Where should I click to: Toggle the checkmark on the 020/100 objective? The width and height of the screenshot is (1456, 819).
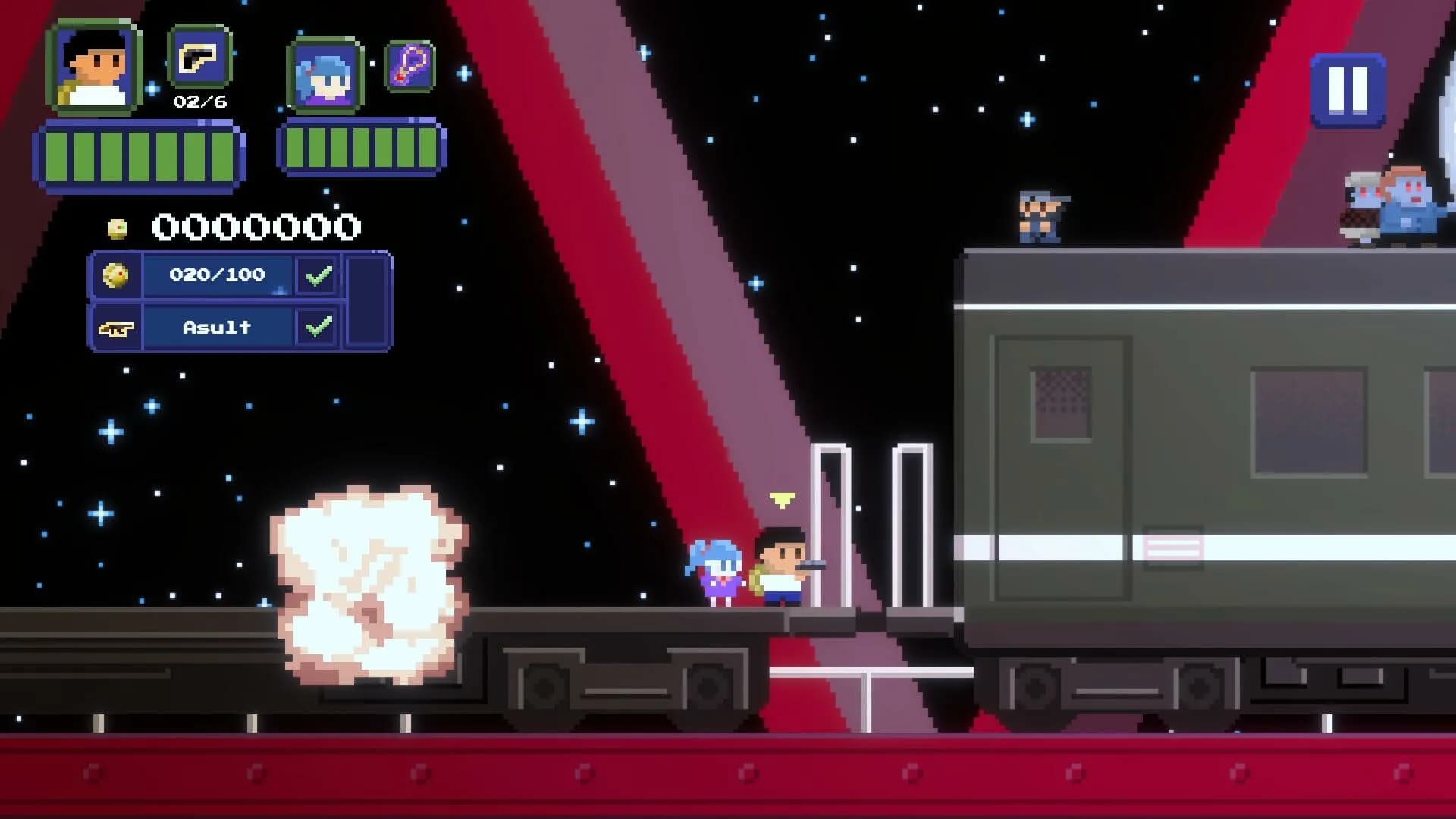coord(317,275)
